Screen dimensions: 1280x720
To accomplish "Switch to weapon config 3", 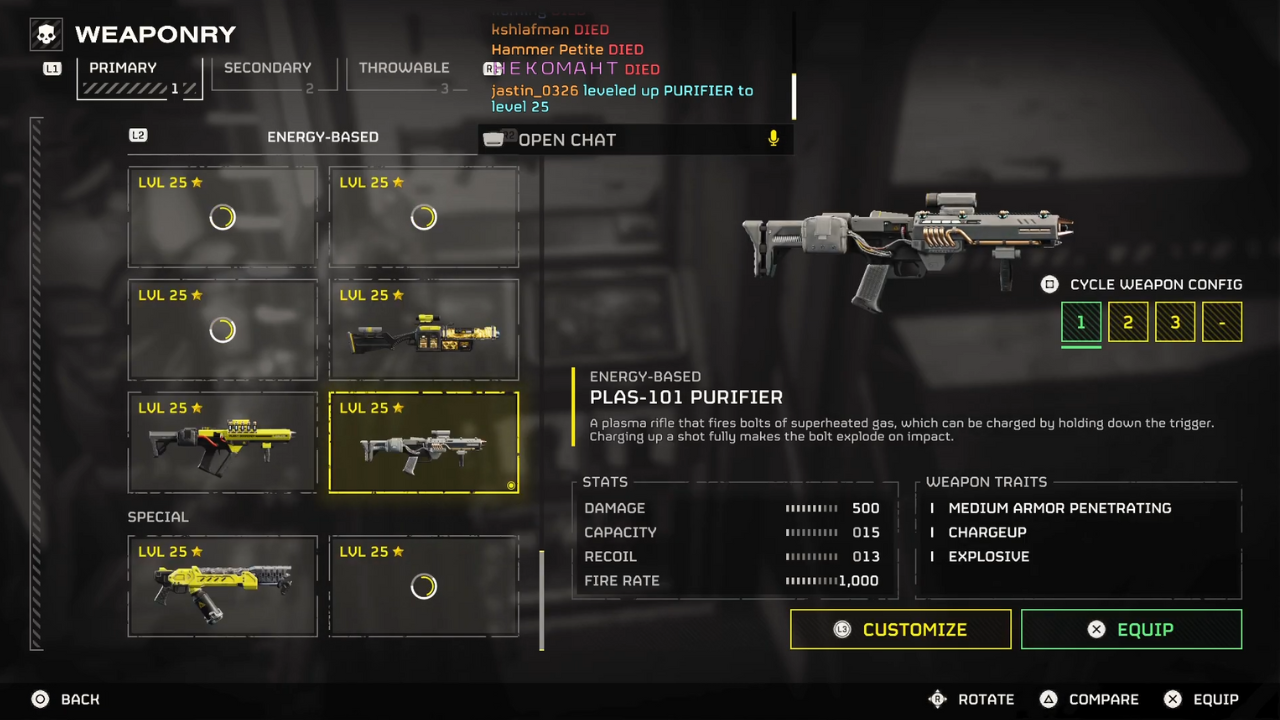I will (1175, 323).
